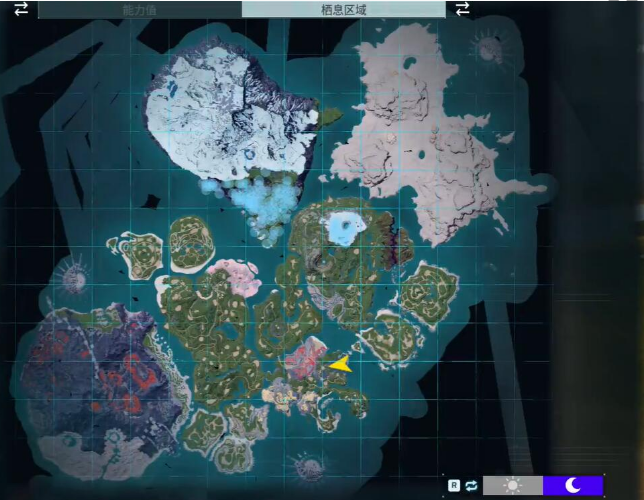Click the left tab-switch arrows icon
Image resolution: width=644 pixels, height=500 pixels.
pyautogui.click(x=21, y=9)
